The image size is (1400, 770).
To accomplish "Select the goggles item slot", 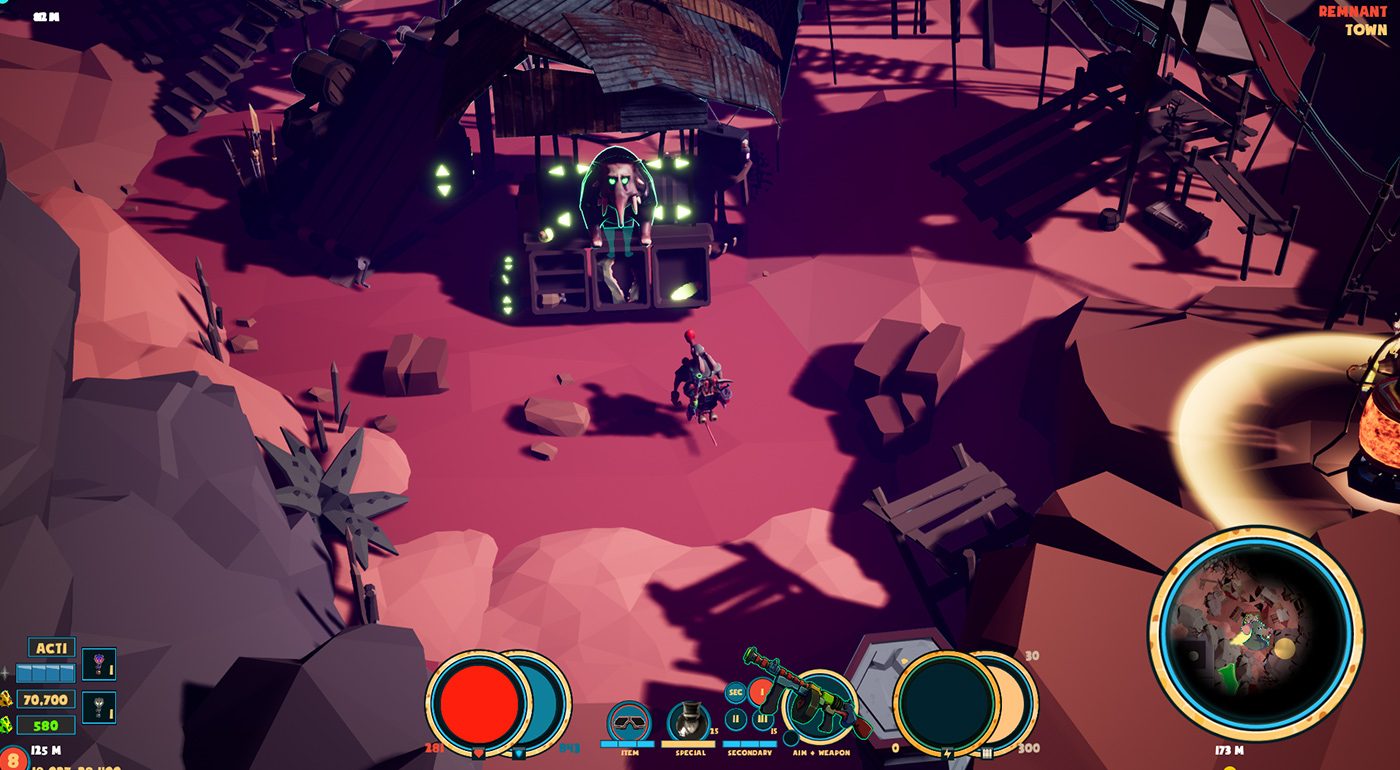I will coord(629,721).
